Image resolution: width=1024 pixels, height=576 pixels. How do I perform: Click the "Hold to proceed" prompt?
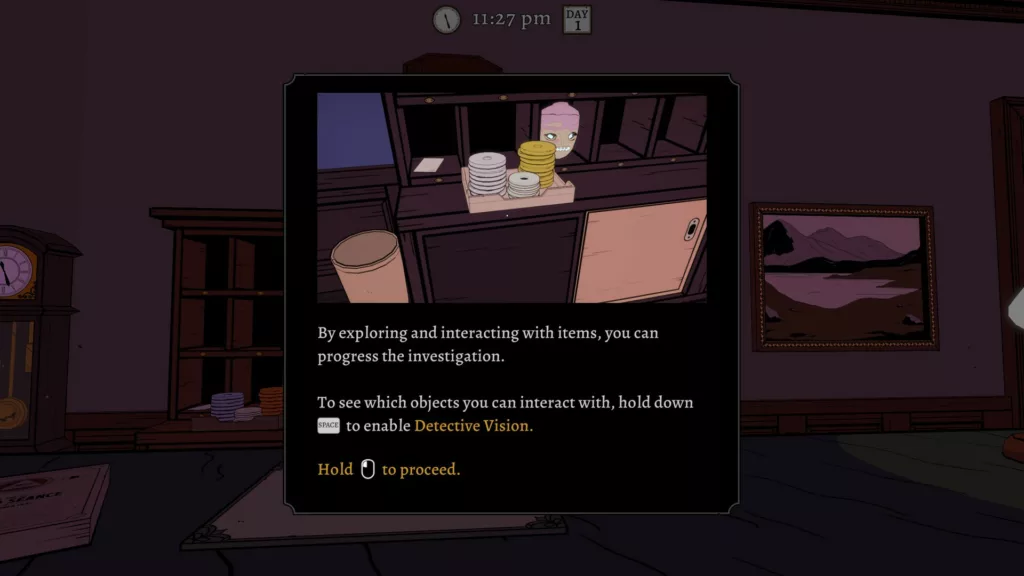389,469
